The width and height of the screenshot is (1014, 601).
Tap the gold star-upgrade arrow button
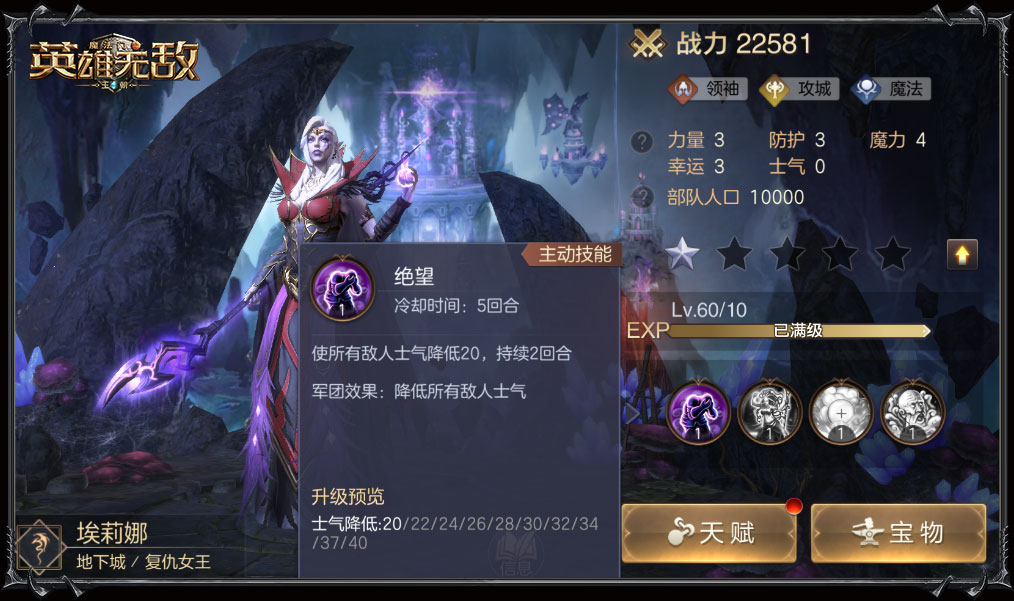point(962,255)
